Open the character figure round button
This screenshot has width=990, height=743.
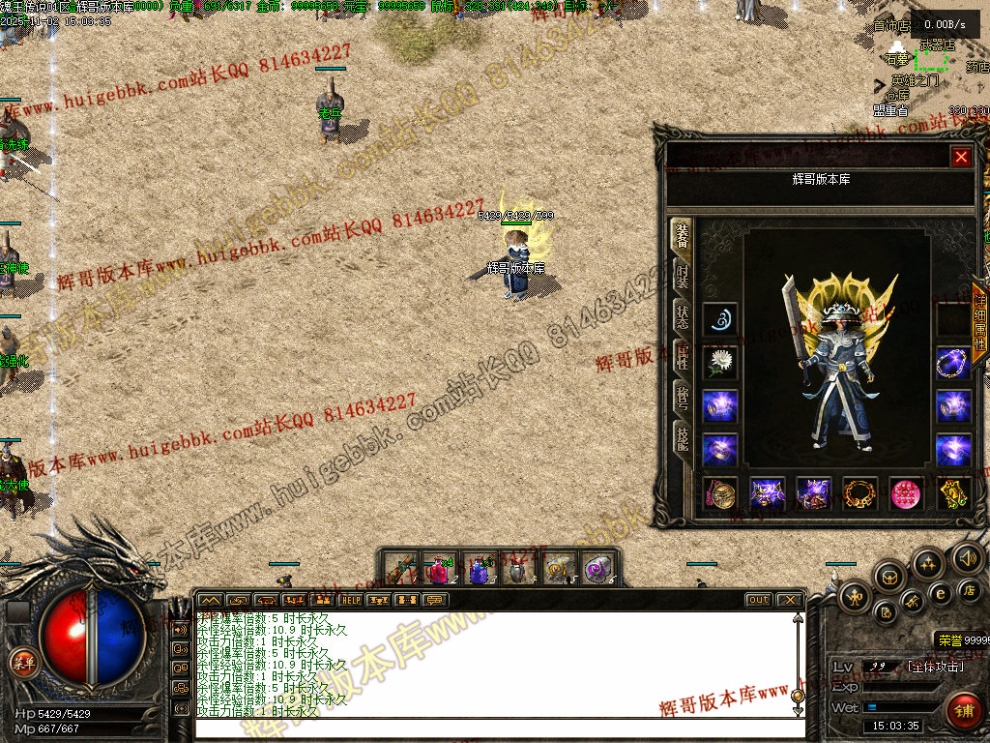click(x=856, y=599)
